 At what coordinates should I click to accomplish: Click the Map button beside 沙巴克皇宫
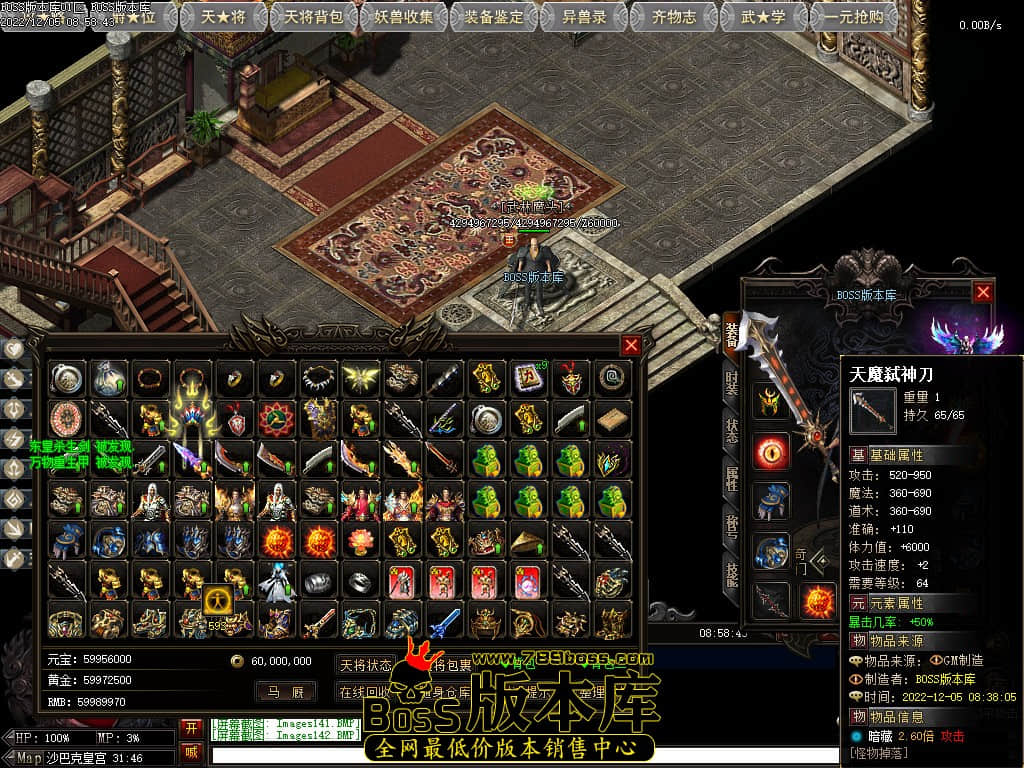[30, 757]
